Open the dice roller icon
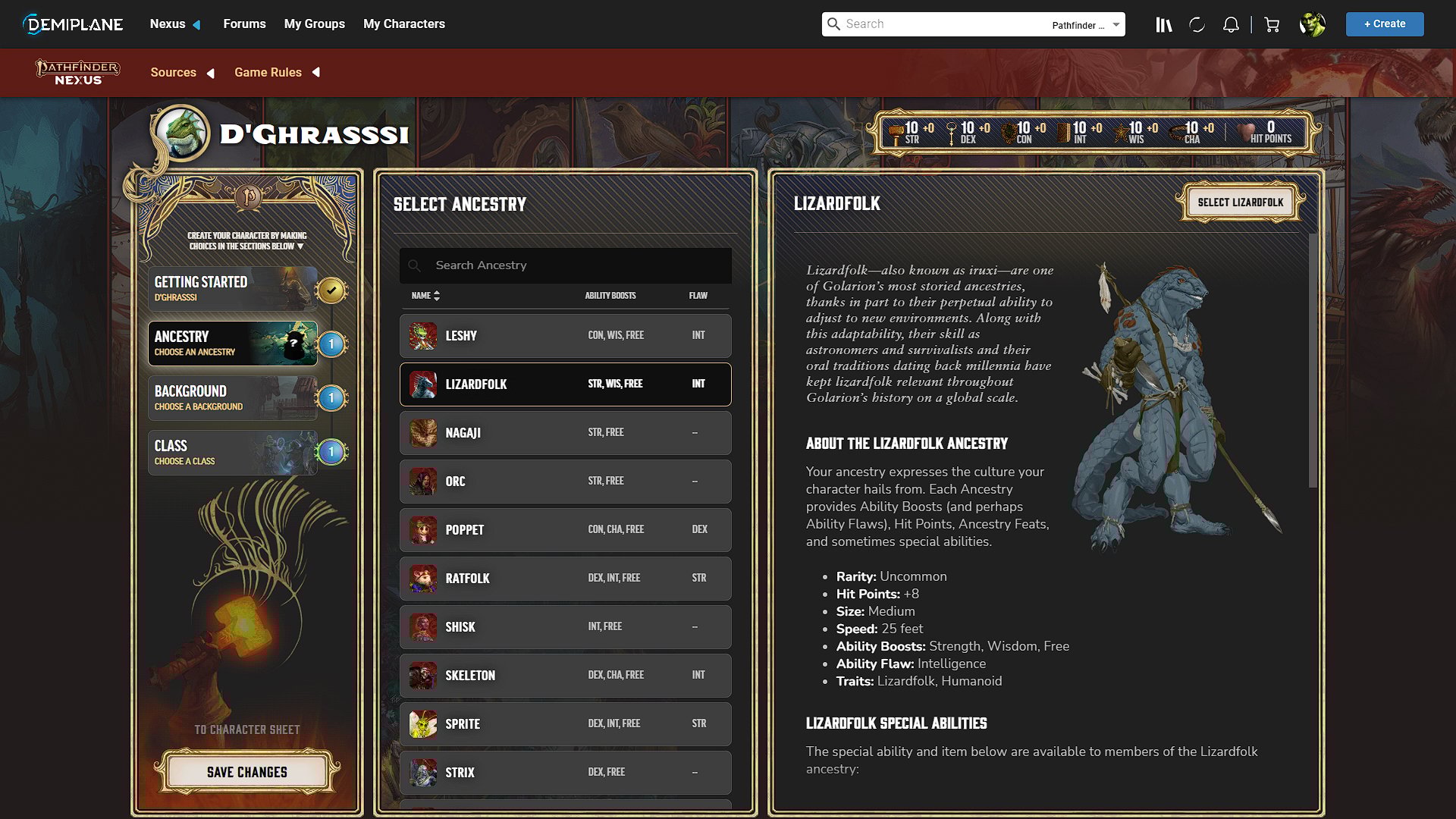Viewport: 1456px width, 819px height. pyautogui.click(x=1197, y=24)
